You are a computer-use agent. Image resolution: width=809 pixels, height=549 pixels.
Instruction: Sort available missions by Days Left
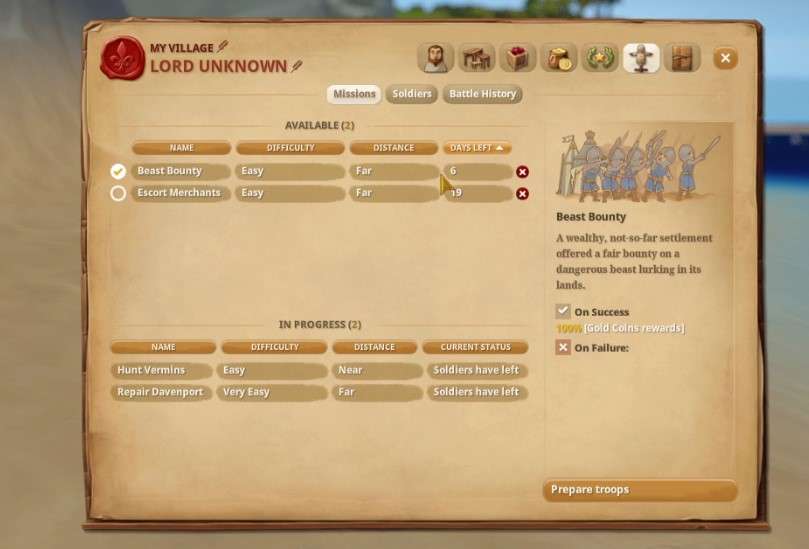click(x=477, y=148)
